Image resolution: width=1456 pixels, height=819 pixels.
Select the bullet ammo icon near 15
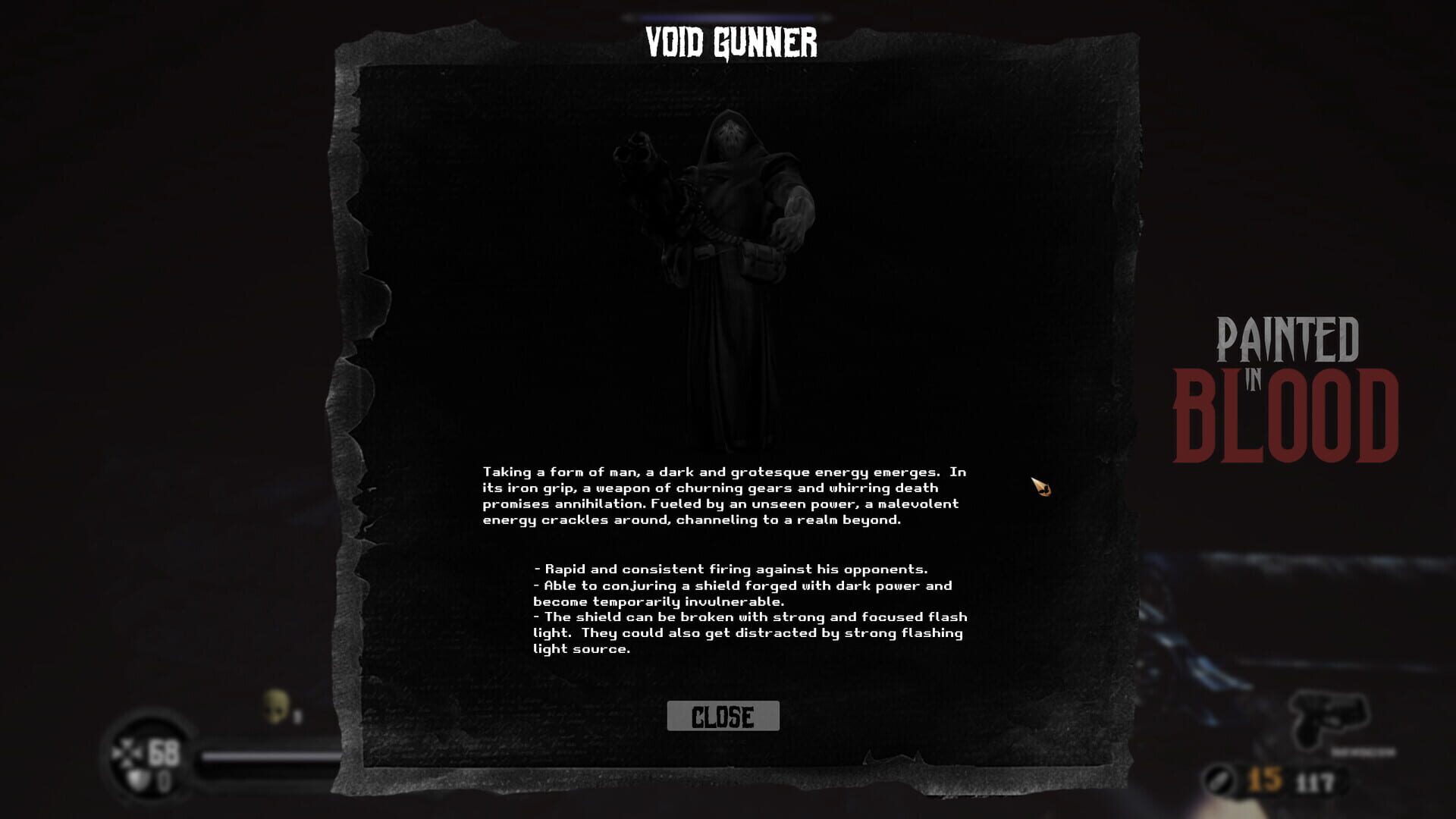coord(1219,780)
